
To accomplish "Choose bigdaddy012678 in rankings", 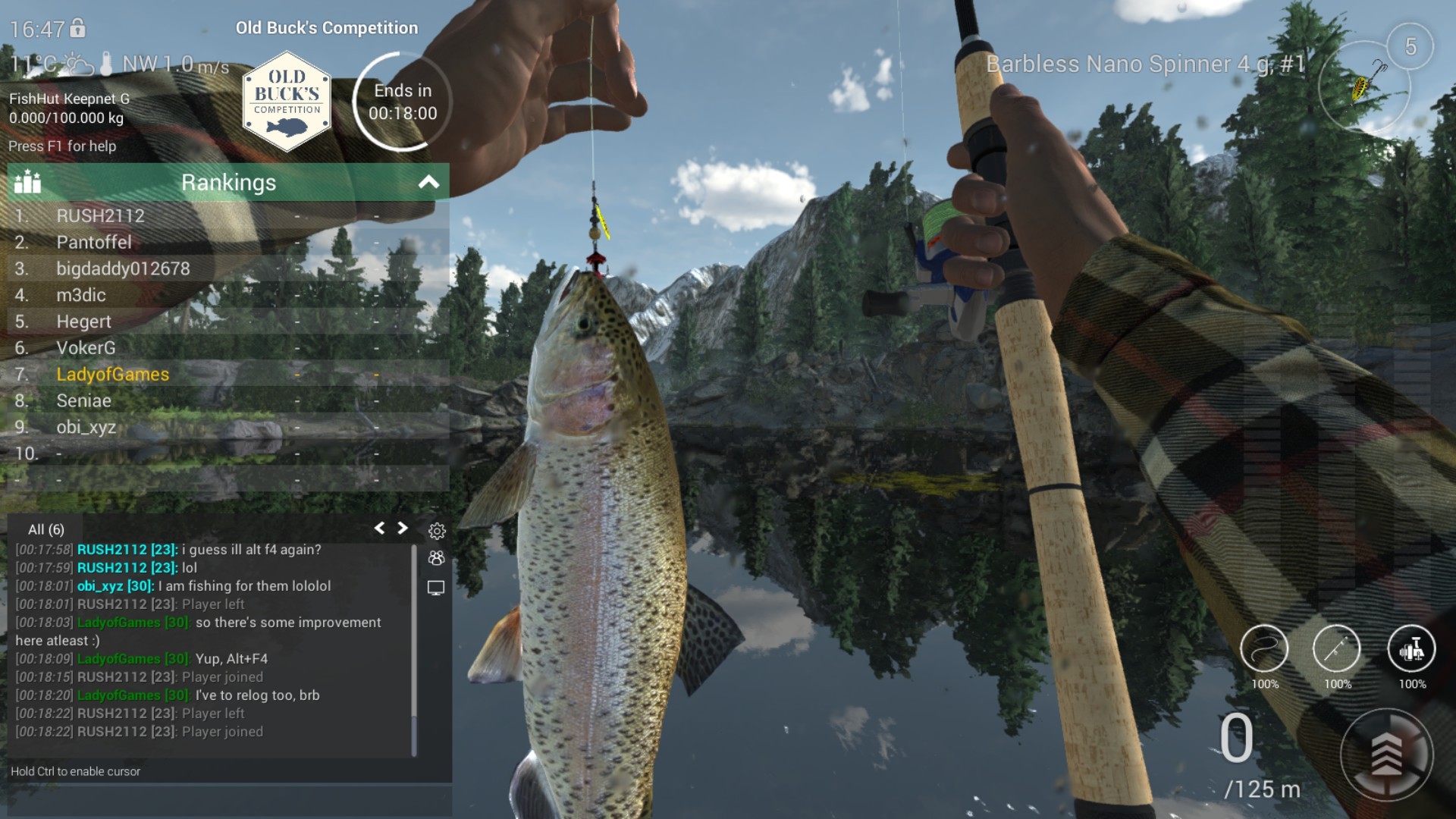I will (123, 269).
